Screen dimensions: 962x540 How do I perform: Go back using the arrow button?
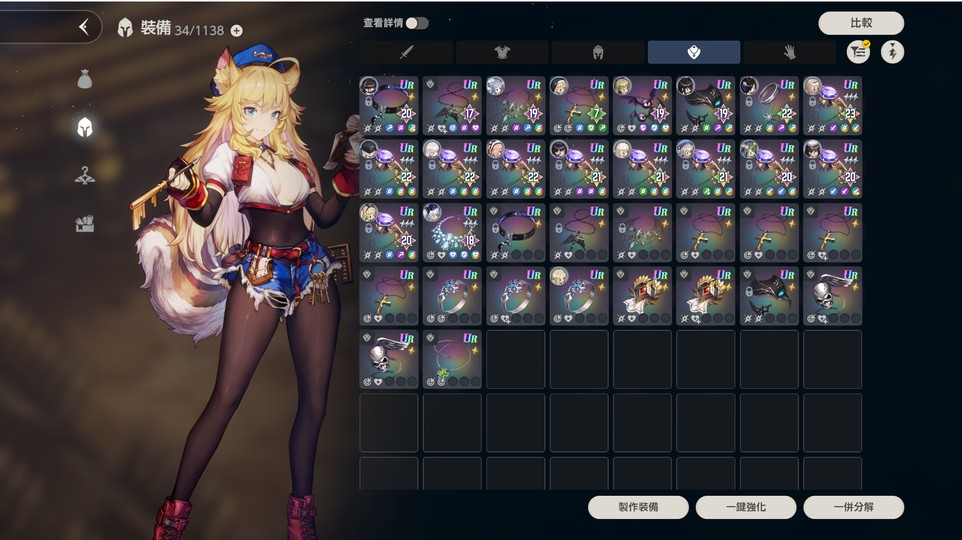click(x=84, y=27)
